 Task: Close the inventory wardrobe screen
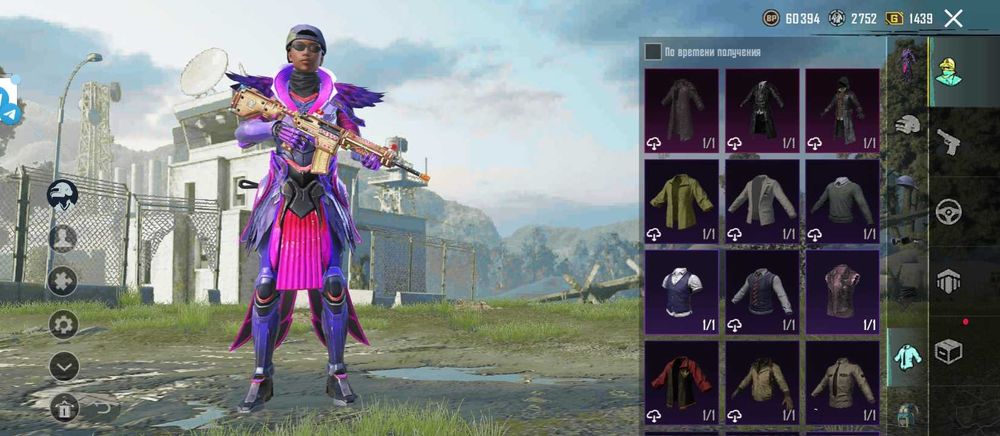(x=954, y=18)
